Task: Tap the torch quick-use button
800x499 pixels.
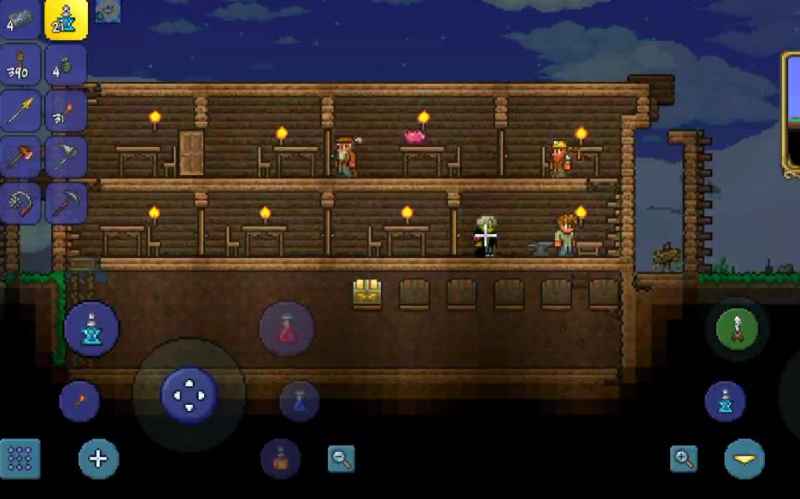Action: point(79,402)
